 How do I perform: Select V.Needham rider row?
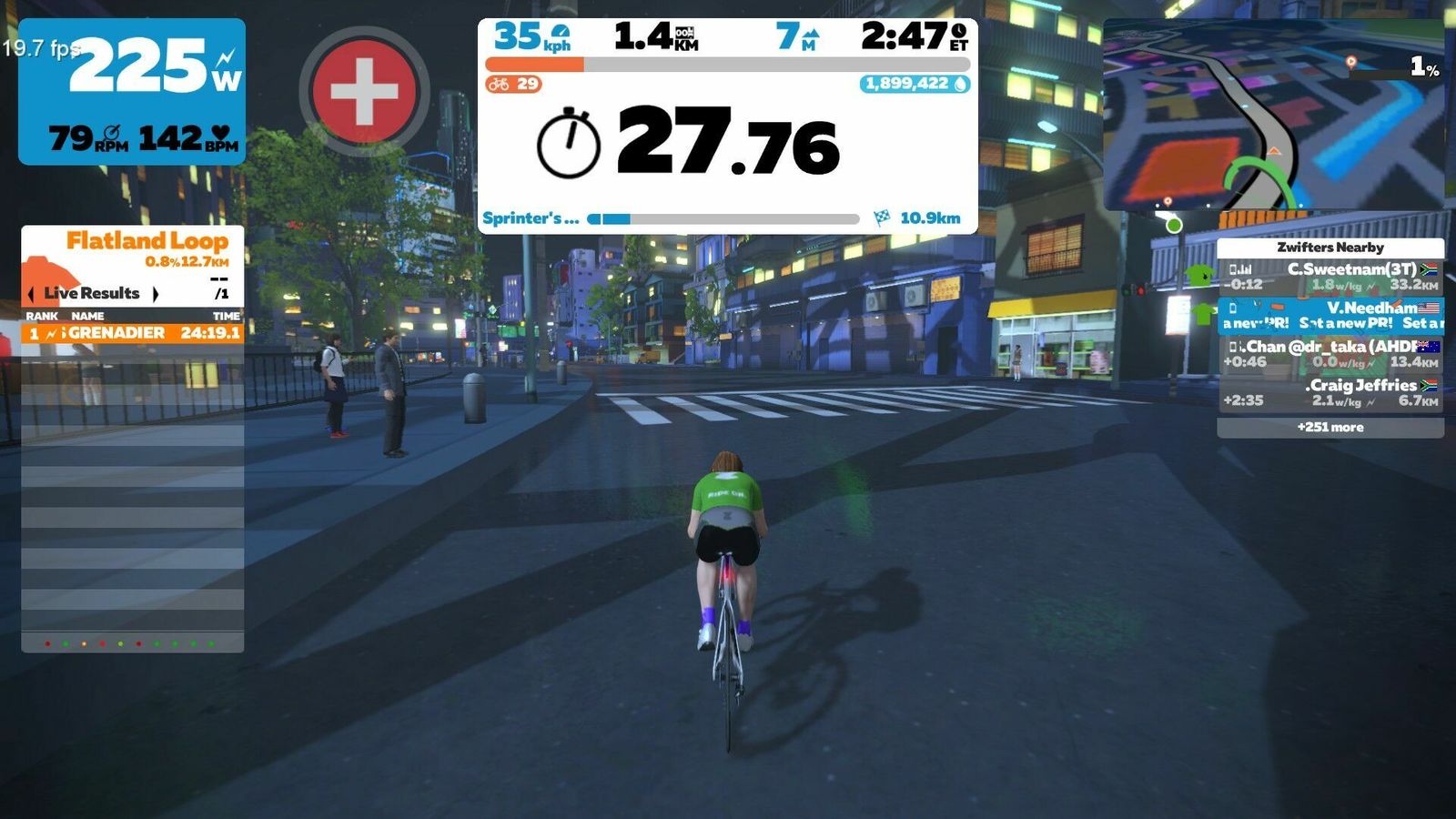pyautogui.click(x=1330, y=315)
